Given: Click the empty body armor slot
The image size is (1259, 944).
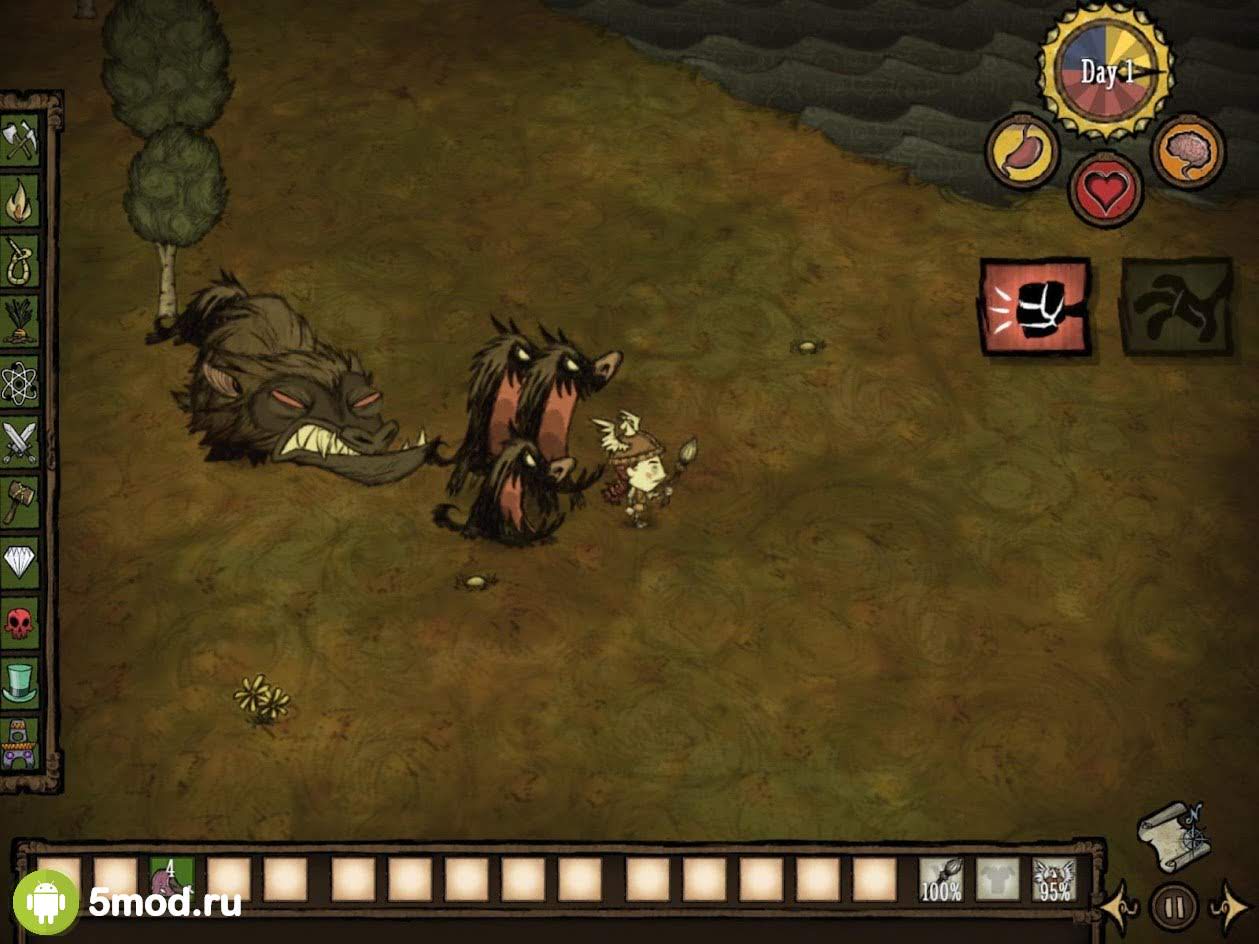Looking at the screenshot, I should point(997,880).
